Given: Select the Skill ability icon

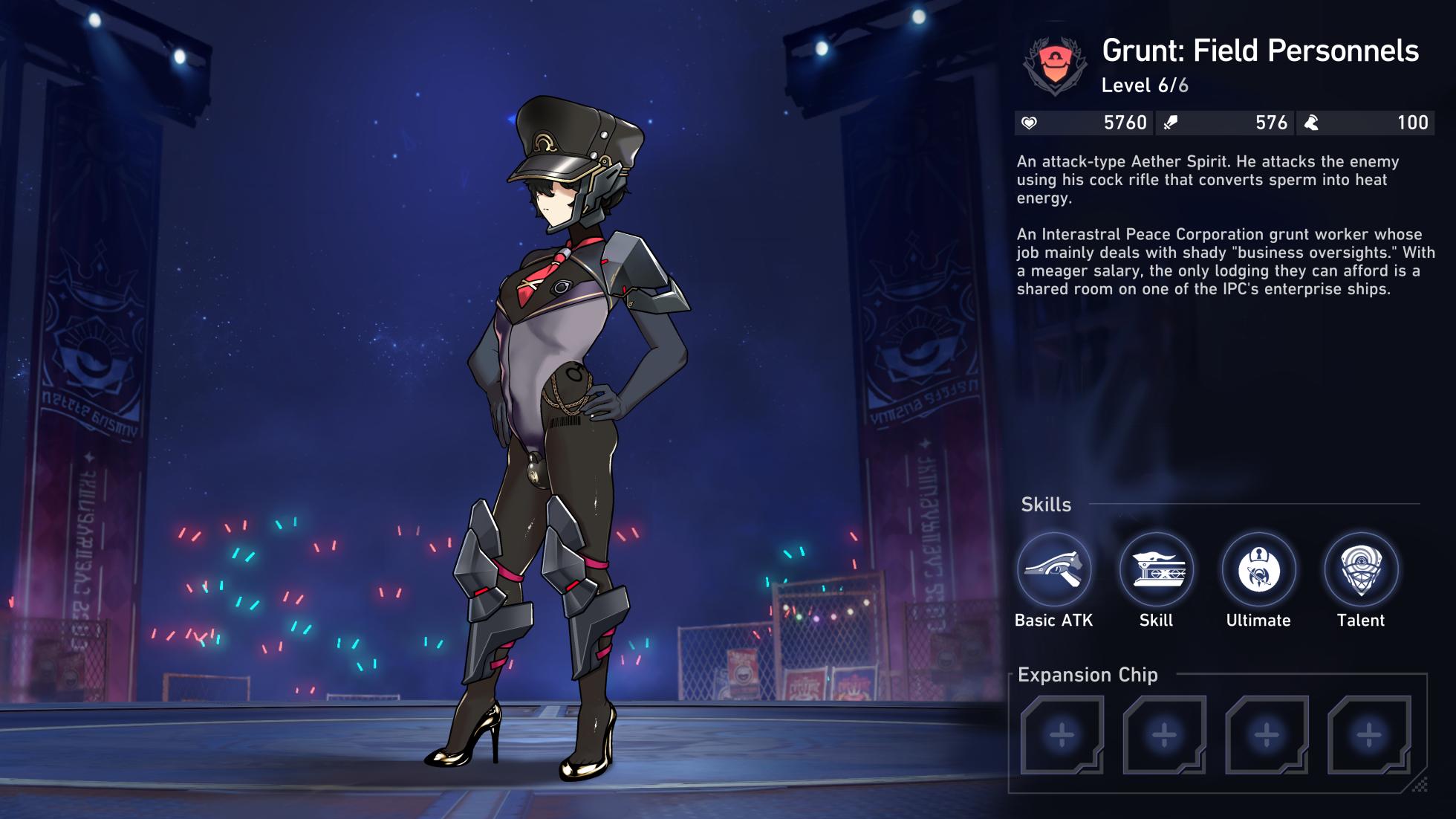Looking at the screenshot, I should (1156, 570).
